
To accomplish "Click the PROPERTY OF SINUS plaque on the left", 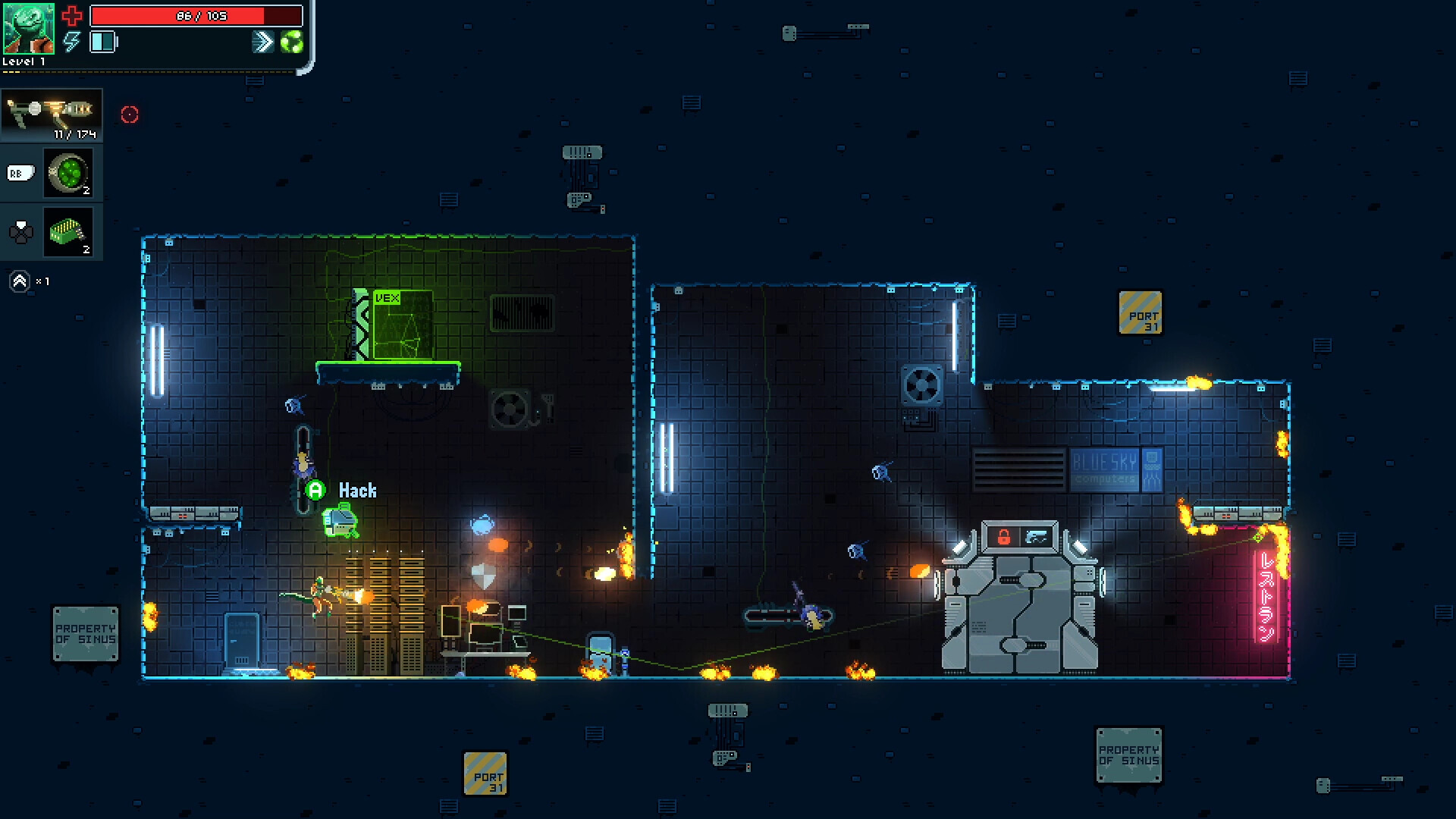I will 86,633.
